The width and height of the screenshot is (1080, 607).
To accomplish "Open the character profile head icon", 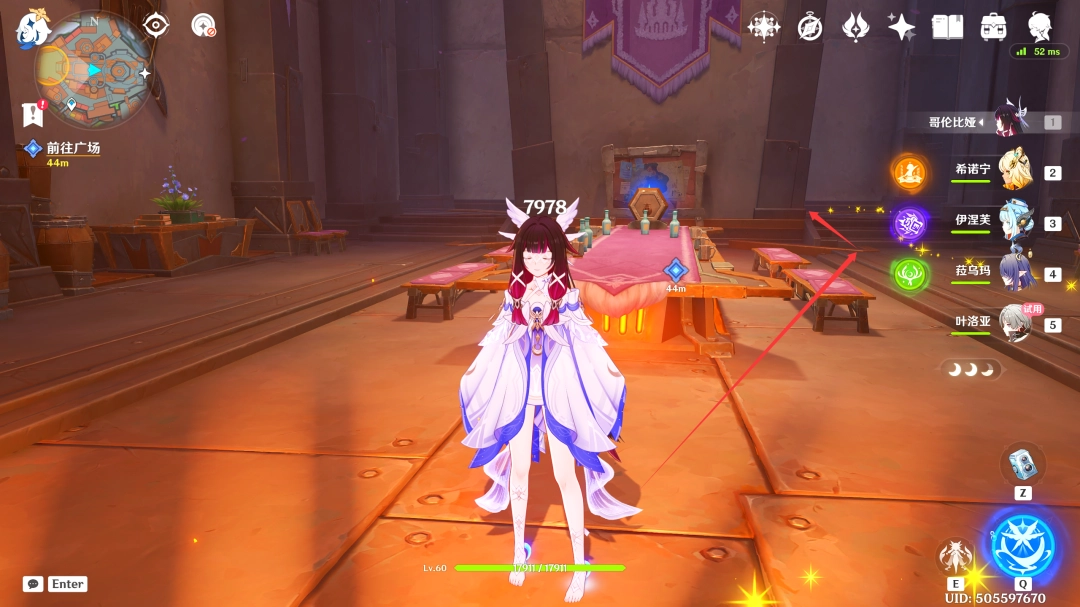I will click(x=1039, y=25).
